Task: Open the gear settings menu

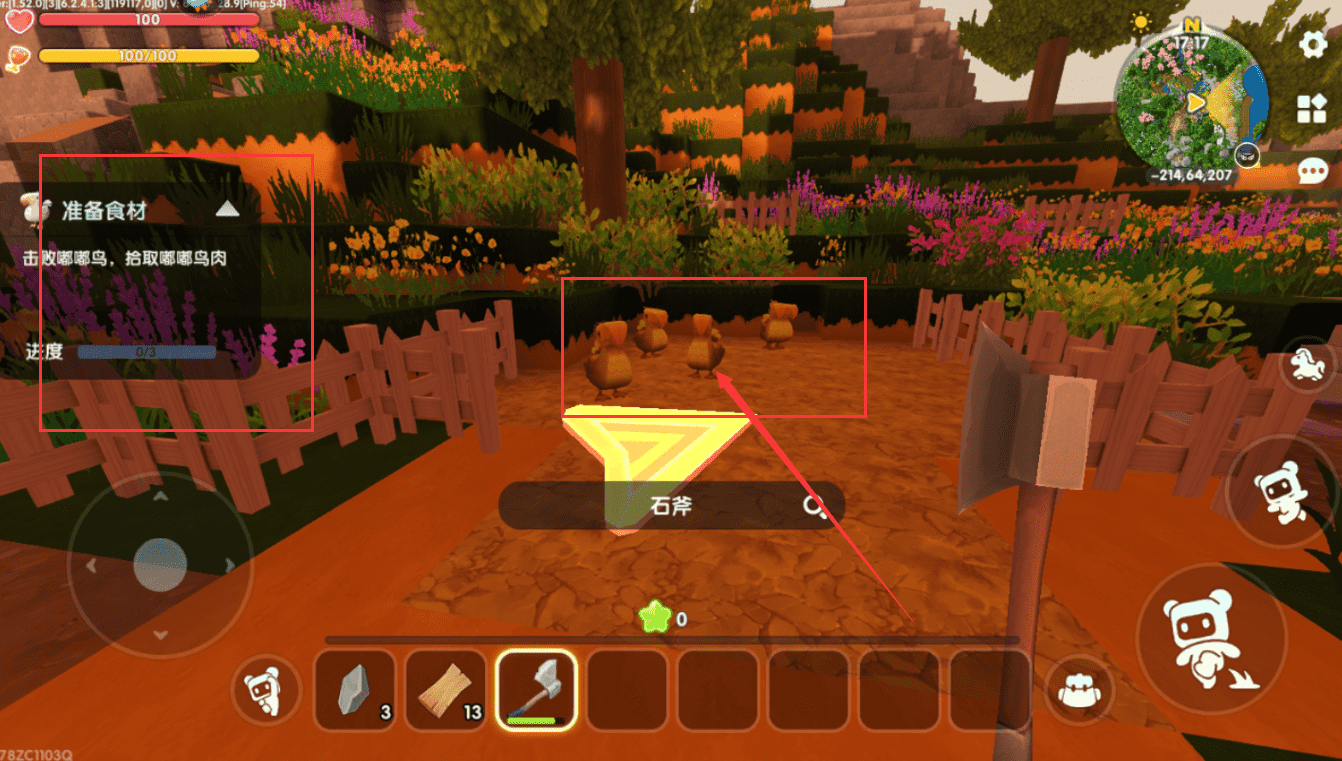Action: (1312, 44)
